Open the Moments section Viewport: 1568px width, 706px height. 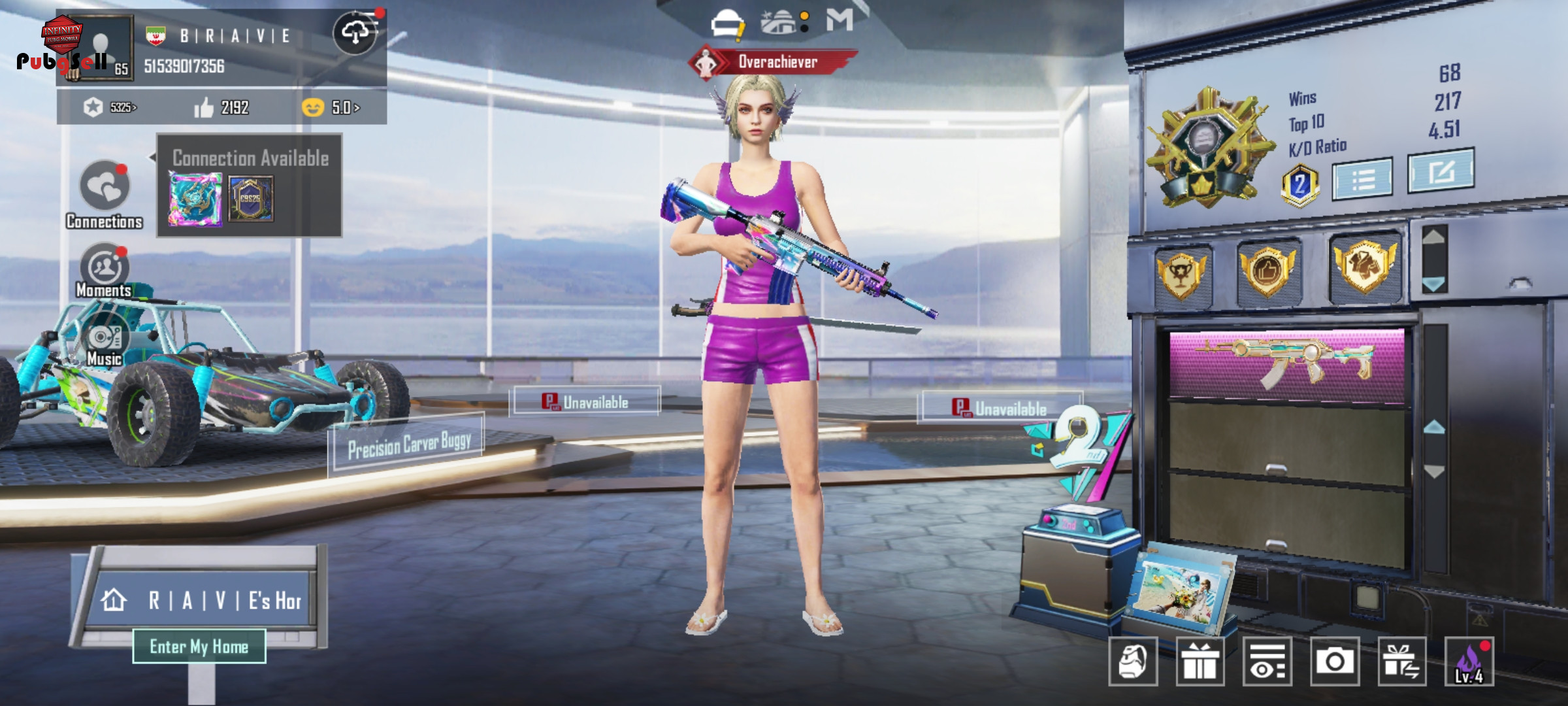pos(104,268)
